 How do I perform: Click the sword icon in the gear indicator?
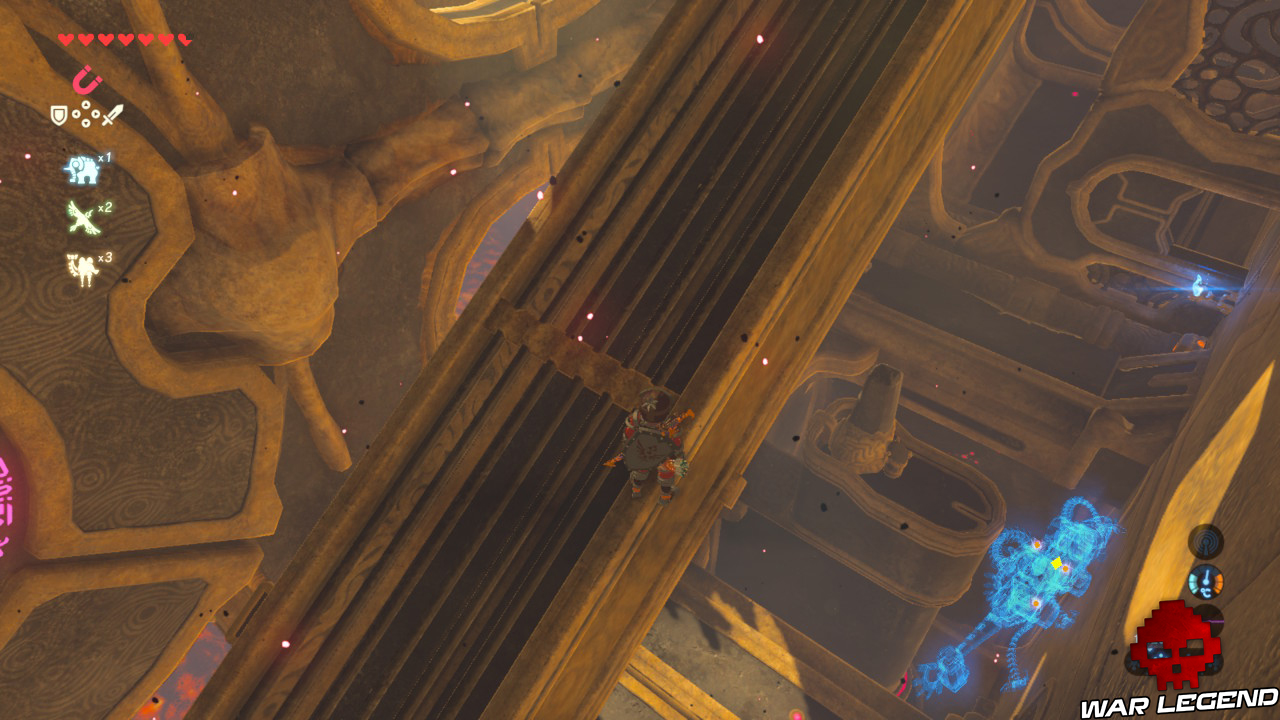tap(112, 116)
